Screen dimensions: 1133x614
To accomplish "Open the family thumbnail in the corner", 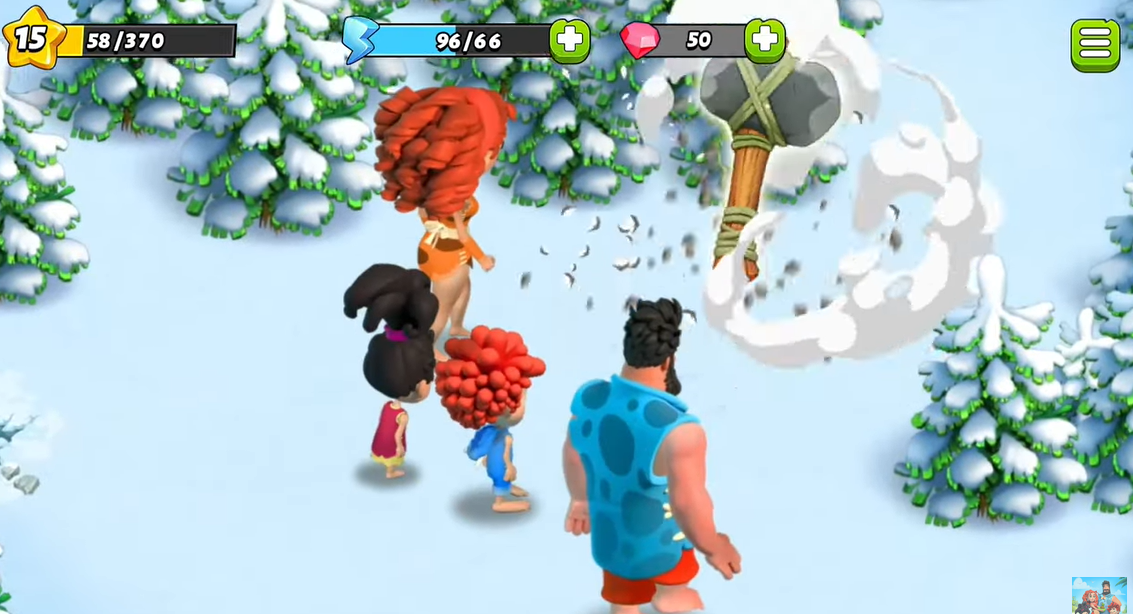I will [x=1099, y=594].
